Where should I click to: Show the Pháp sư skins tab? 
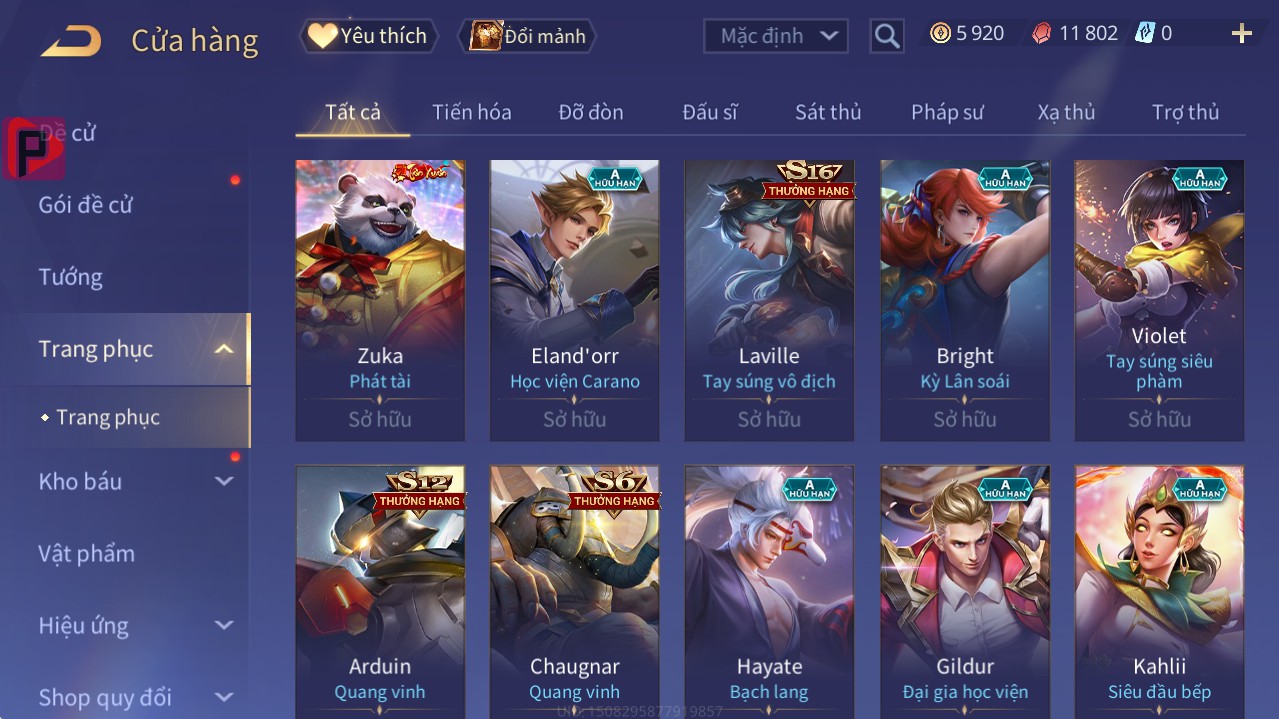coord(946,112)
